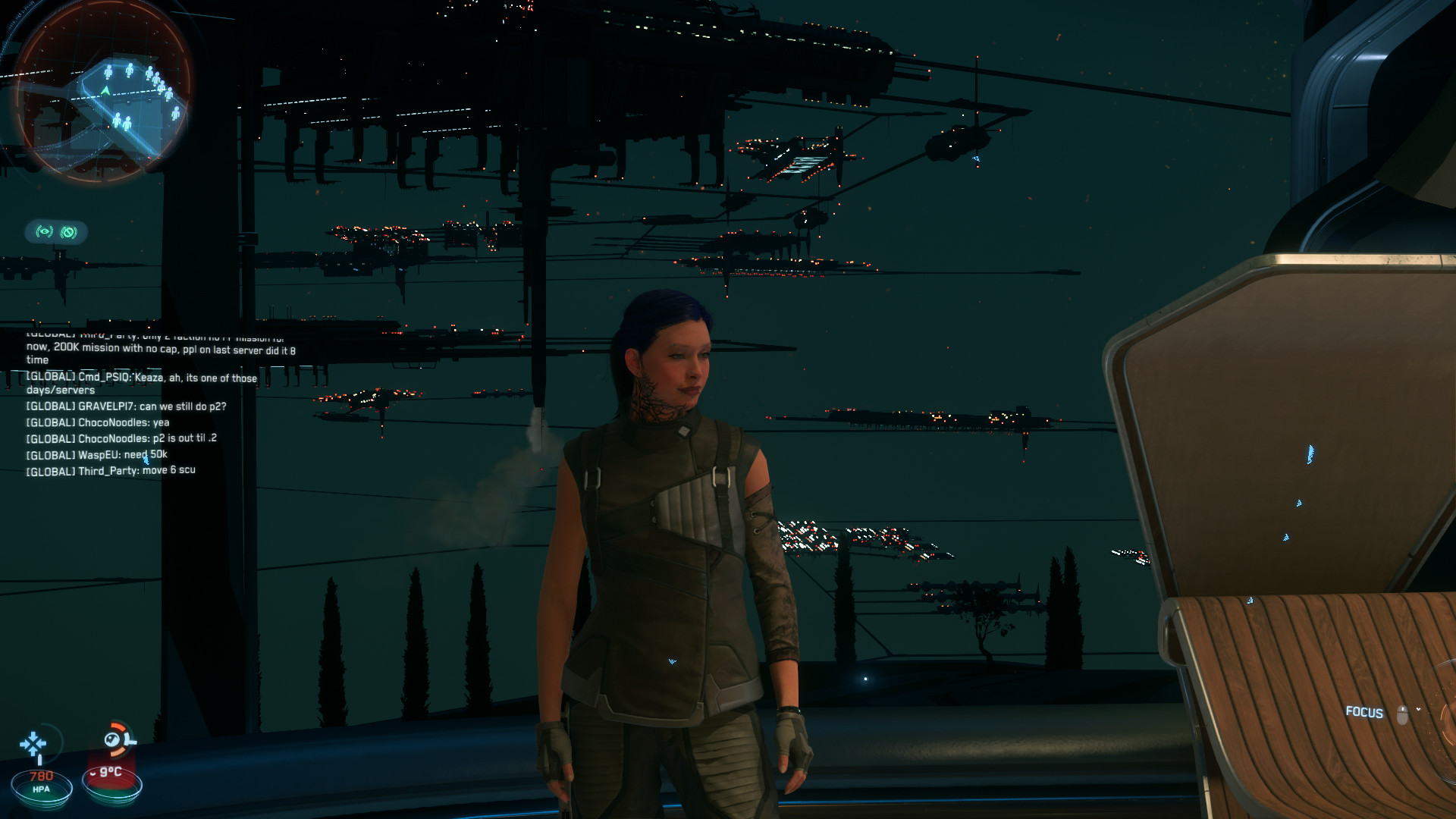
Task: Click the circular radar minimap
Action: click(102, 93)
